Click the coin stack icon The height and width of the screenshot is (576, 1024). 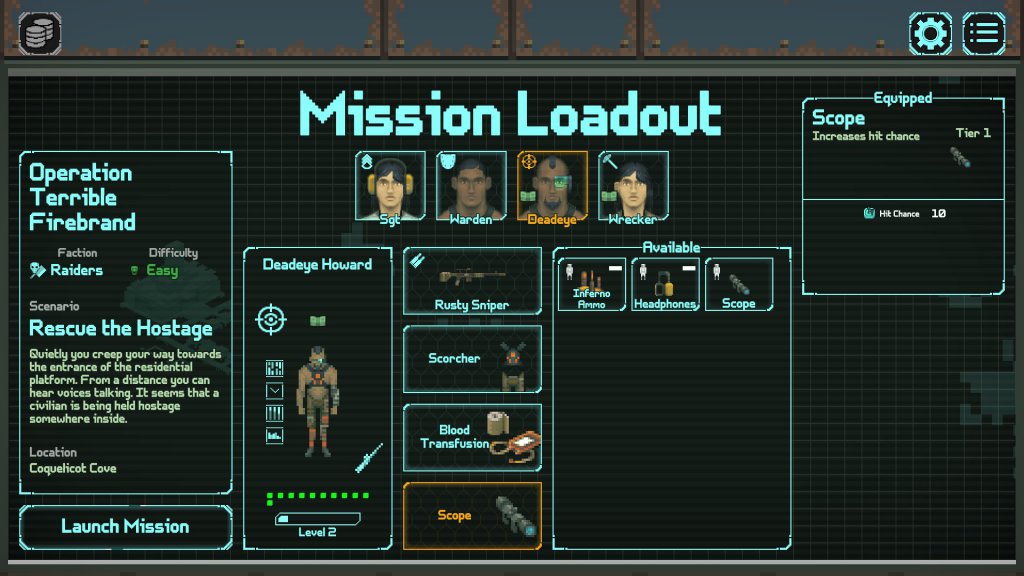point(39,34)
